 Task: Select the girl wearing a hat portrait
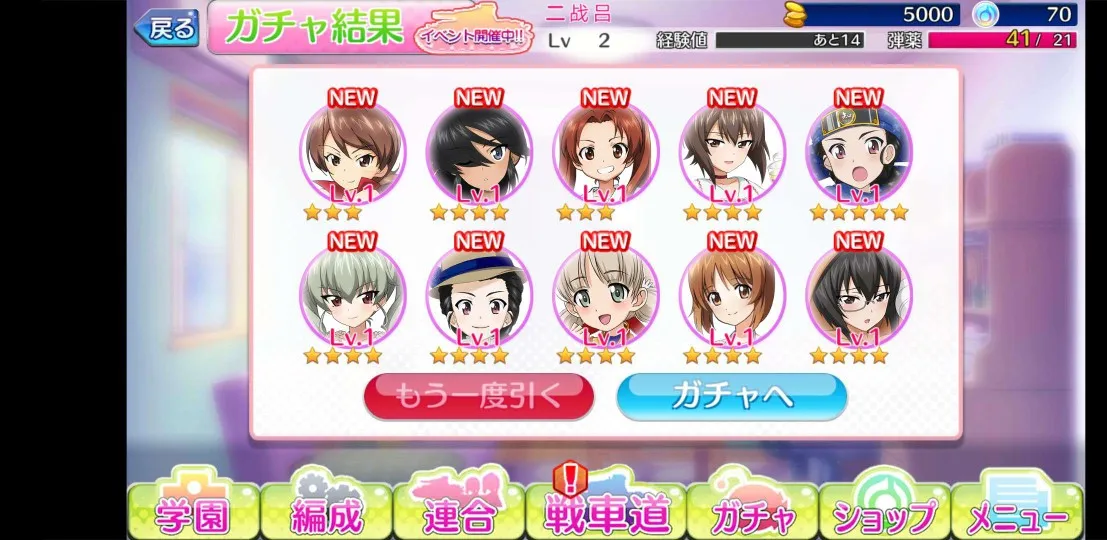479,296
